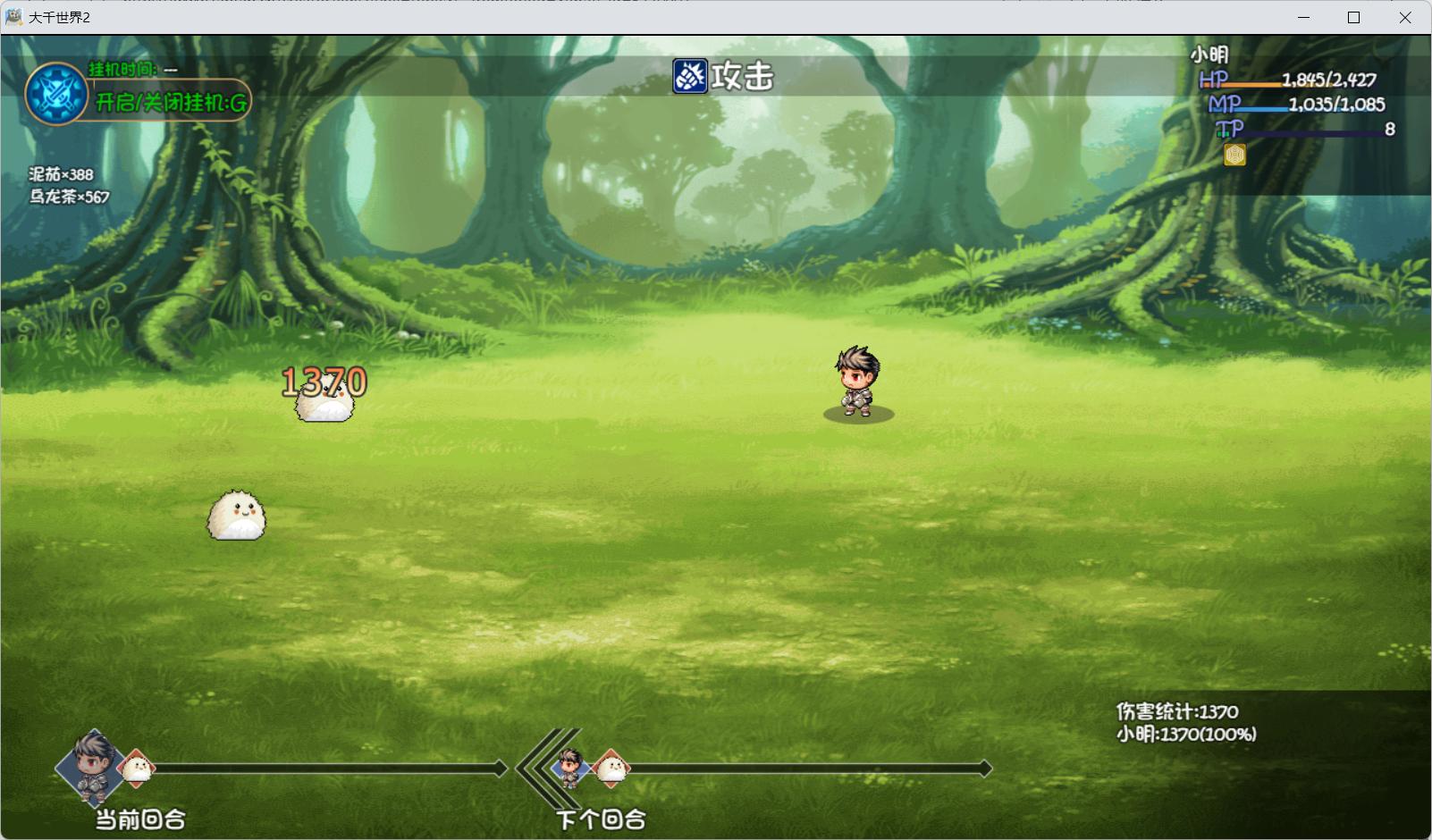Minimize the 大千世界2 game window
Image resolution: width=1432 pixels, height=840 pixels.
point(1303,18)
